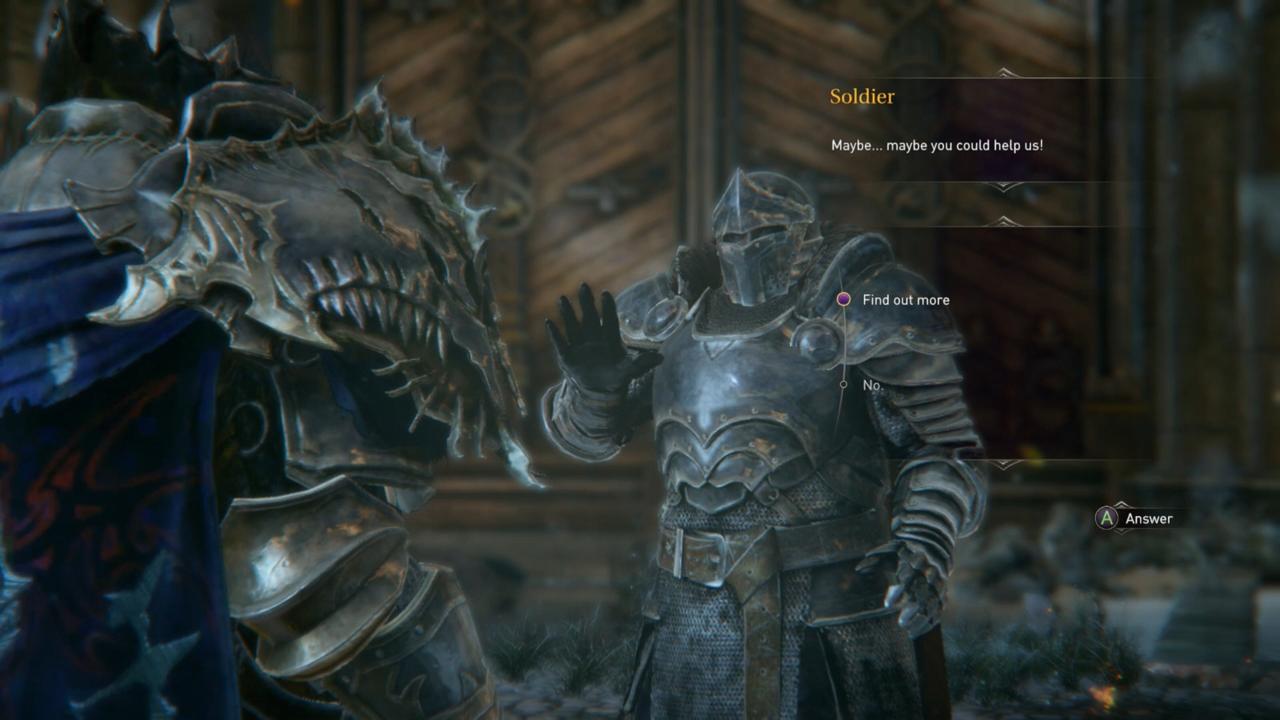This screenshot has height=720, width=1280.
Task: Select the "No." dialogue option
Action: coord(872,385)
